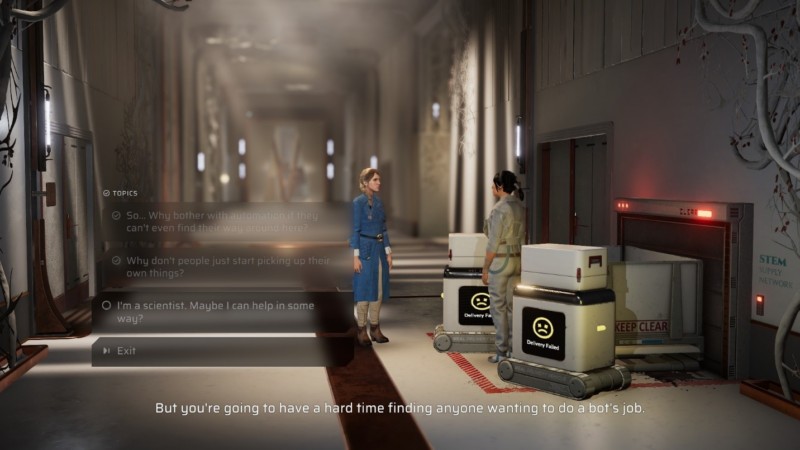
Task: Ask why bother with automation
Action: pos(215,222)
